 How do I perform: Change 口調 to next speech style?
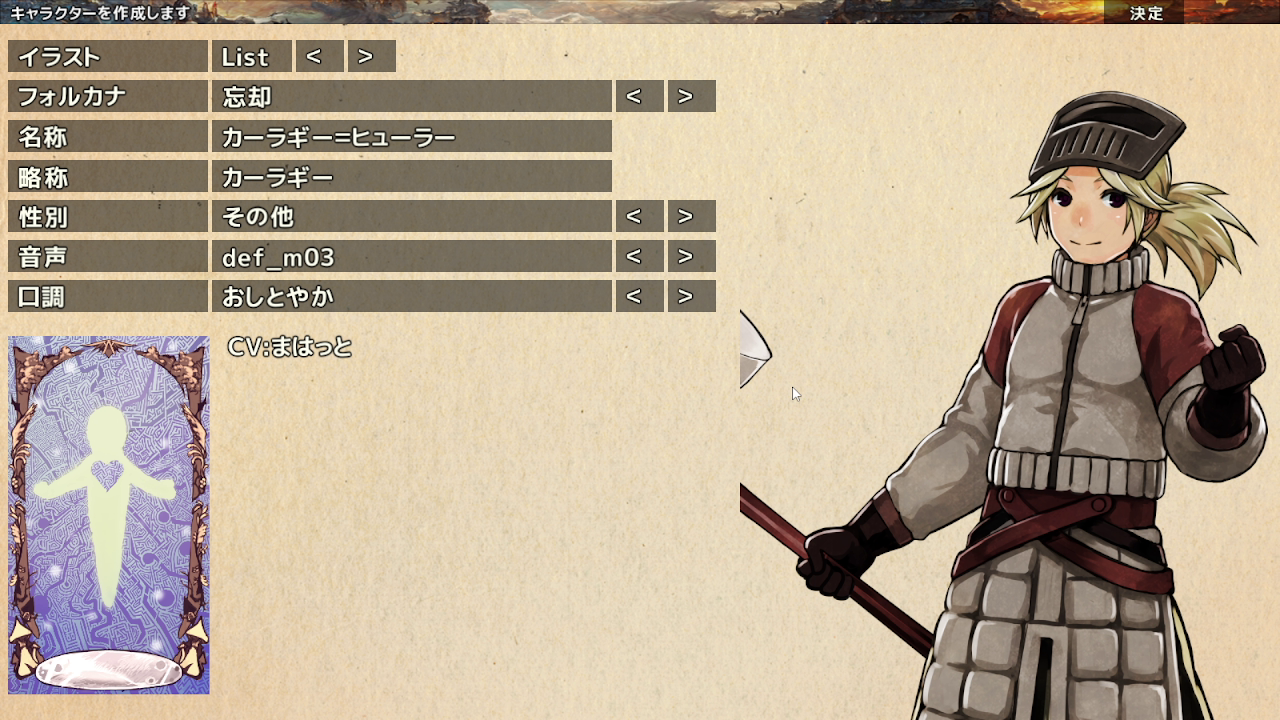tap(691, 297)
